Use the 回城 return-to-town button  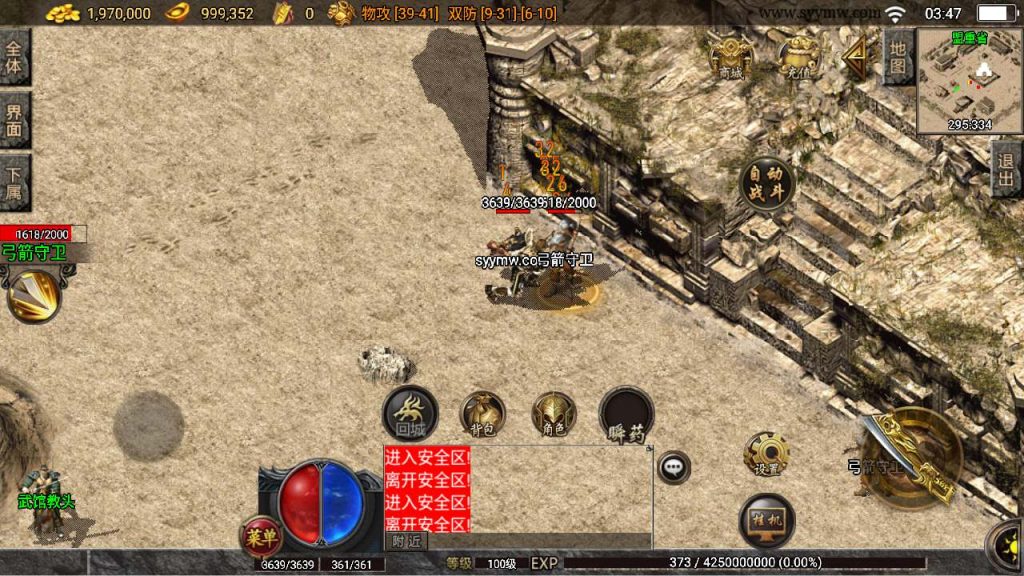410,413
